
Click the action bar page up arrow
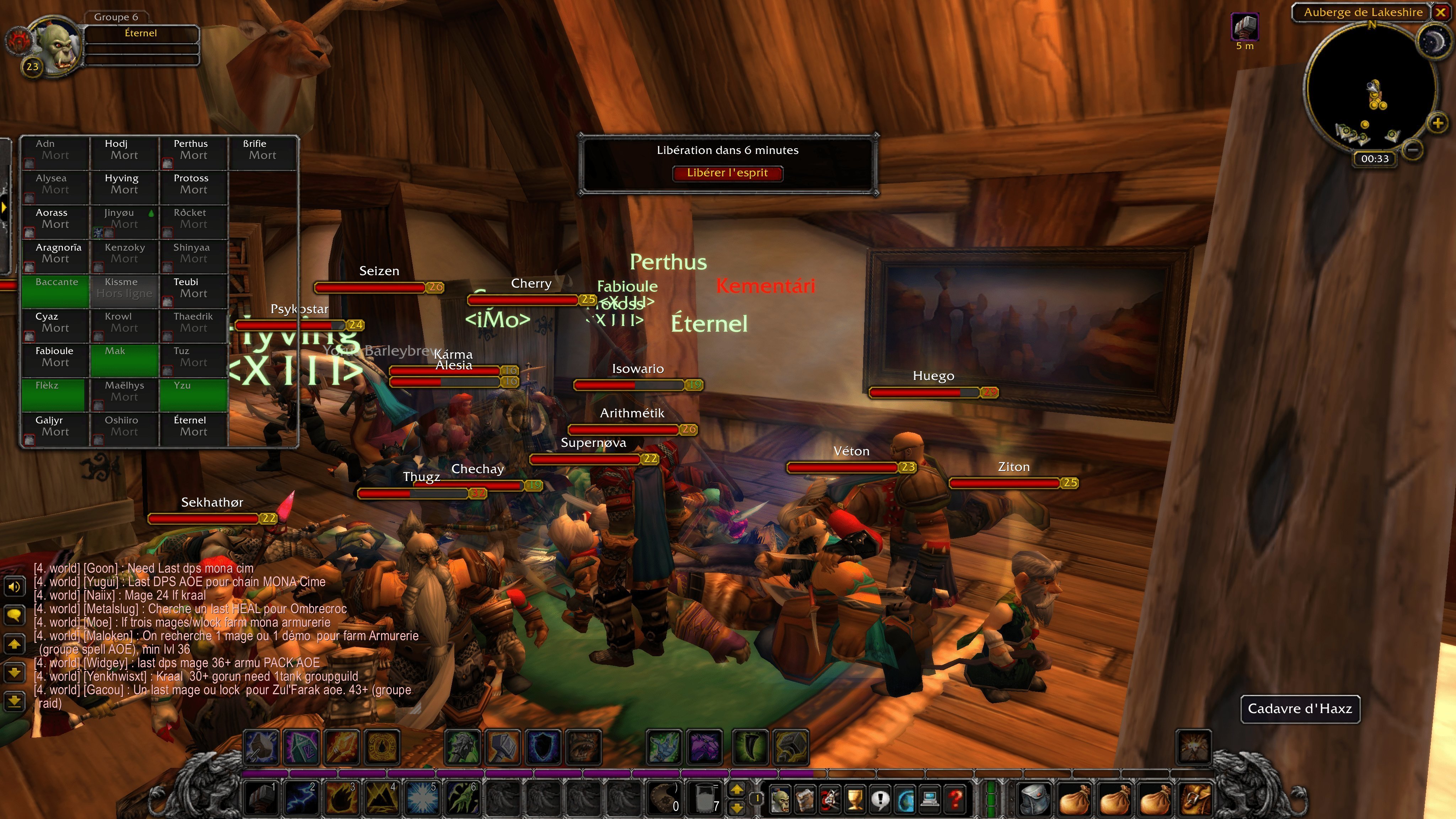737,789
